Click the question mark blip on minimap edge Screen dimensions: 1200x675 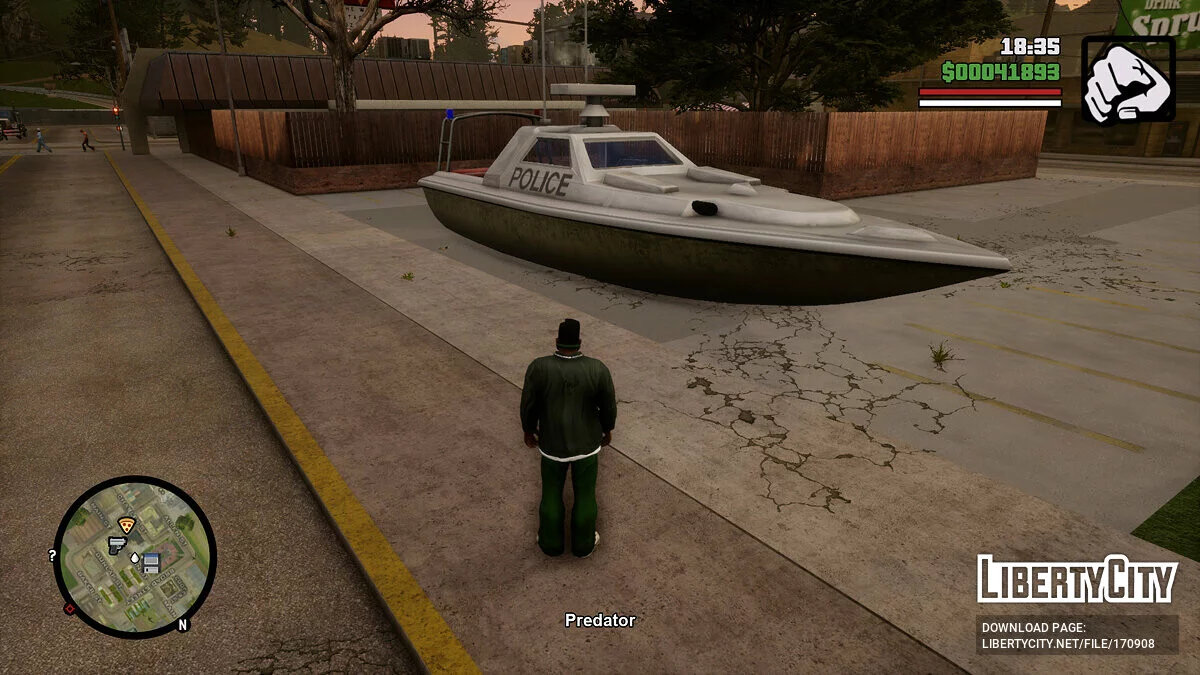[x=52, y=556]
